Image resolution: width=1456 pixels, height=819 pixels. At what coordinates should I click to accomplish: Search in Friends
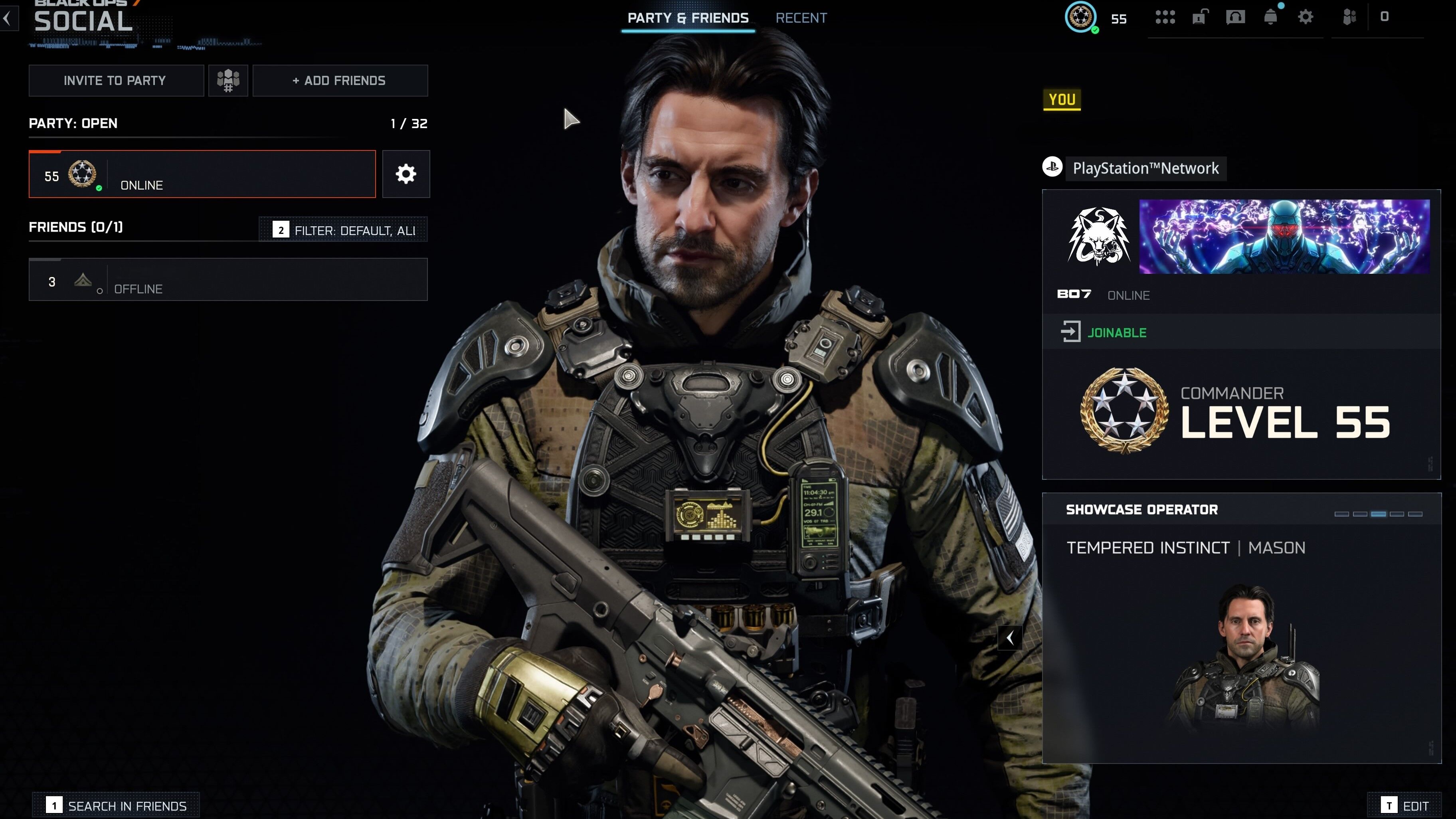[117, 805]
